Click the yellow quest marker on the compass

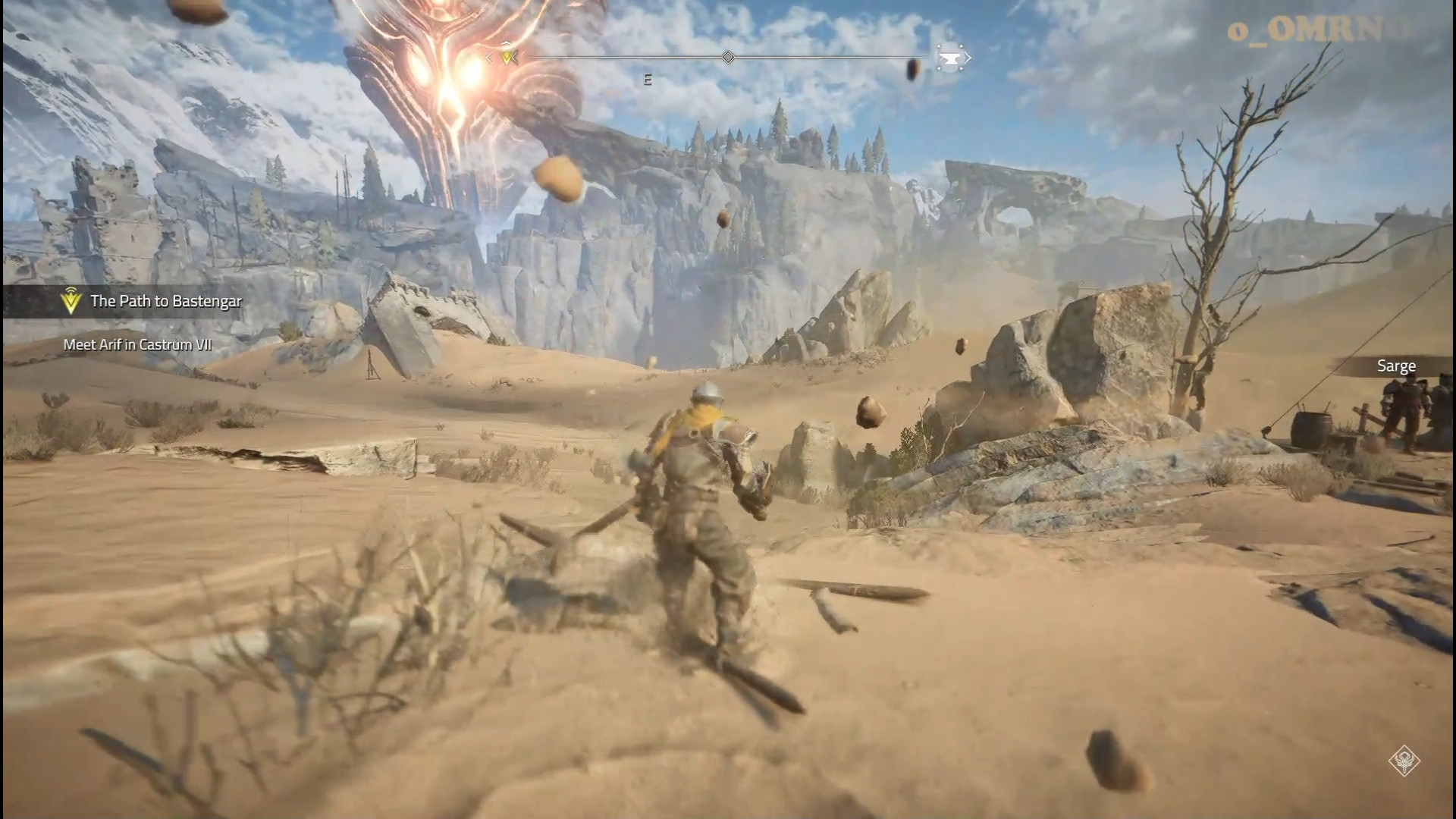[508, 57]
